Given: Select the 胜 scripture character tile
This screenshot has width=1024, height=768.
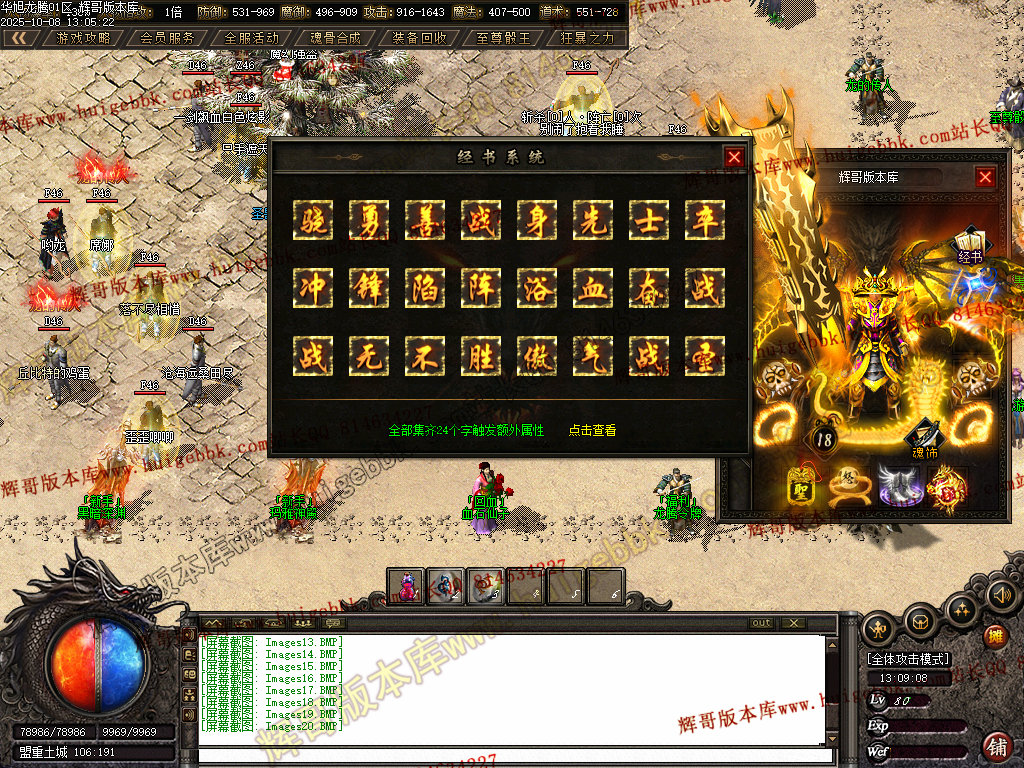Looking at the screenshot, I should 481,356.
